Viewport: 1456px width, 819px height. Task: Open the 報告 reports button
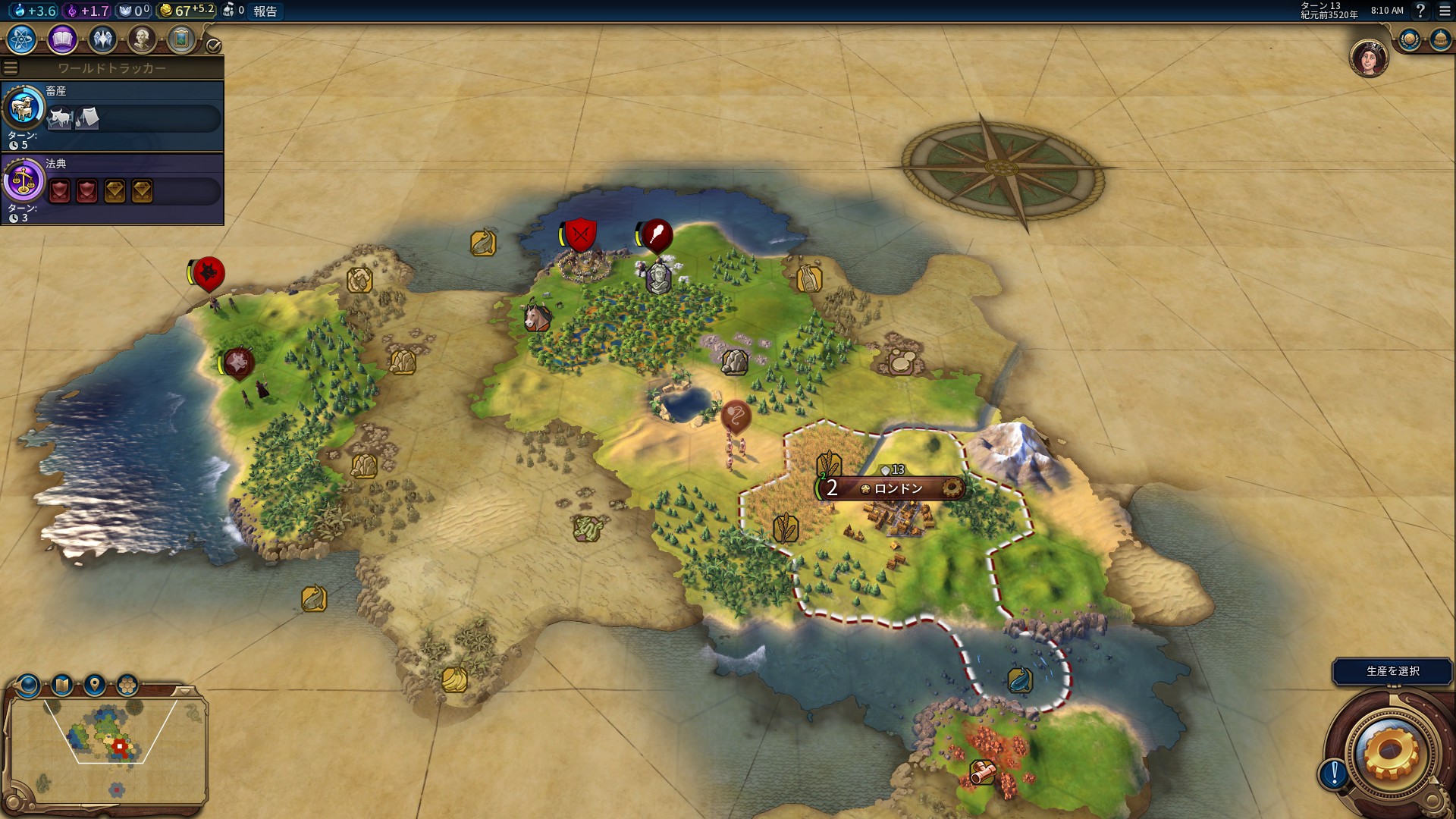[x=265, y=11]
